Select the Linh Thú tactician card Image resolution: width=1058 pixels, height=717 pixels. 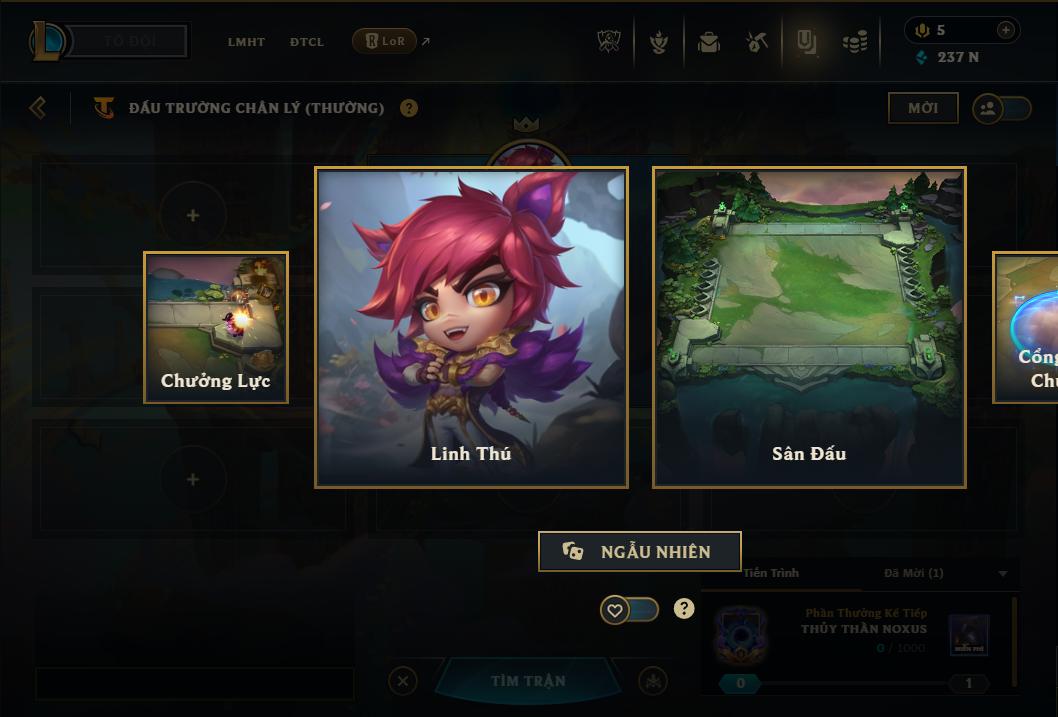pos(471,327)
